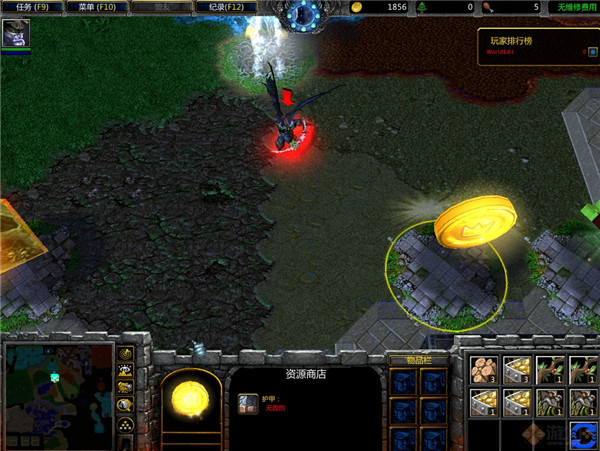Click the glowing gold coin unit portrait
The height and width of the screenshot is (451, 600).
191,403
